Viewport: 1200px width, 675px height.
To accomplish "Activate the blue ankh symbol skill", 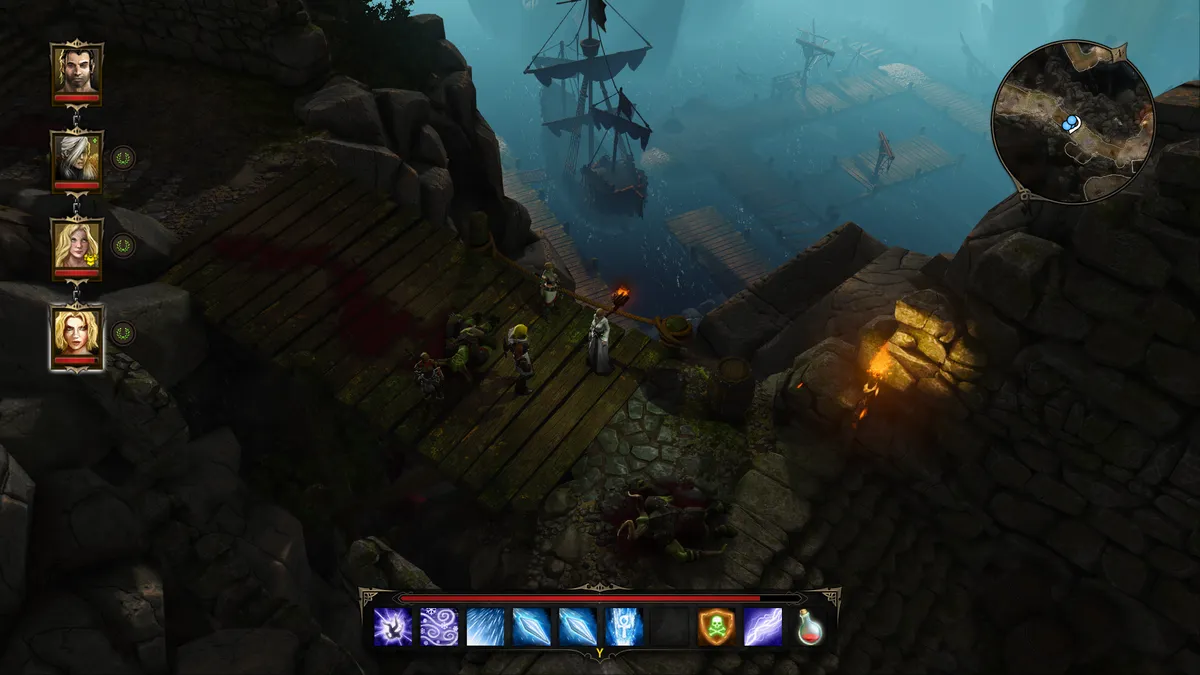I will tap(624, 627).
